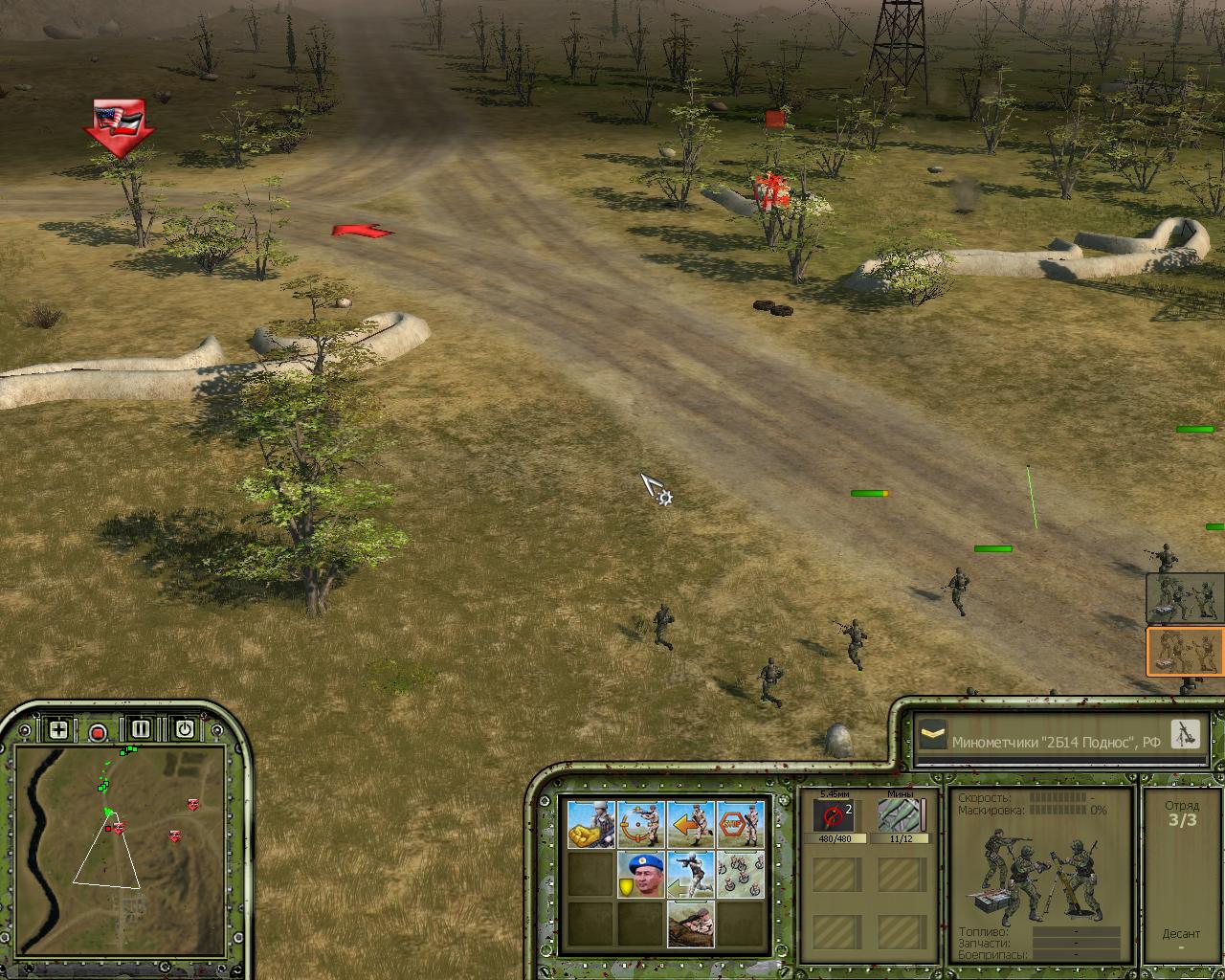Activate the fist attack order icon
The height and width of the screenshot is (980, 1225).
pos(591,824)
